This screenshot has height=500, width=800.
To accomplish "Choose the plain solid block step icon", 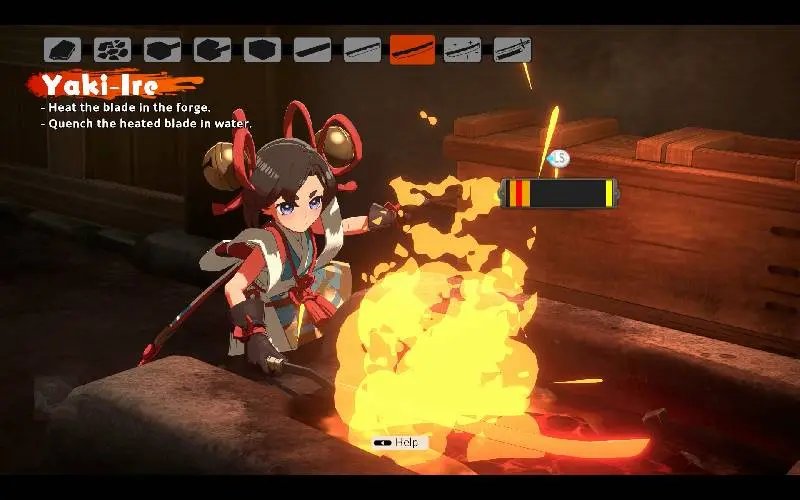I will click(x=262, y=49).
